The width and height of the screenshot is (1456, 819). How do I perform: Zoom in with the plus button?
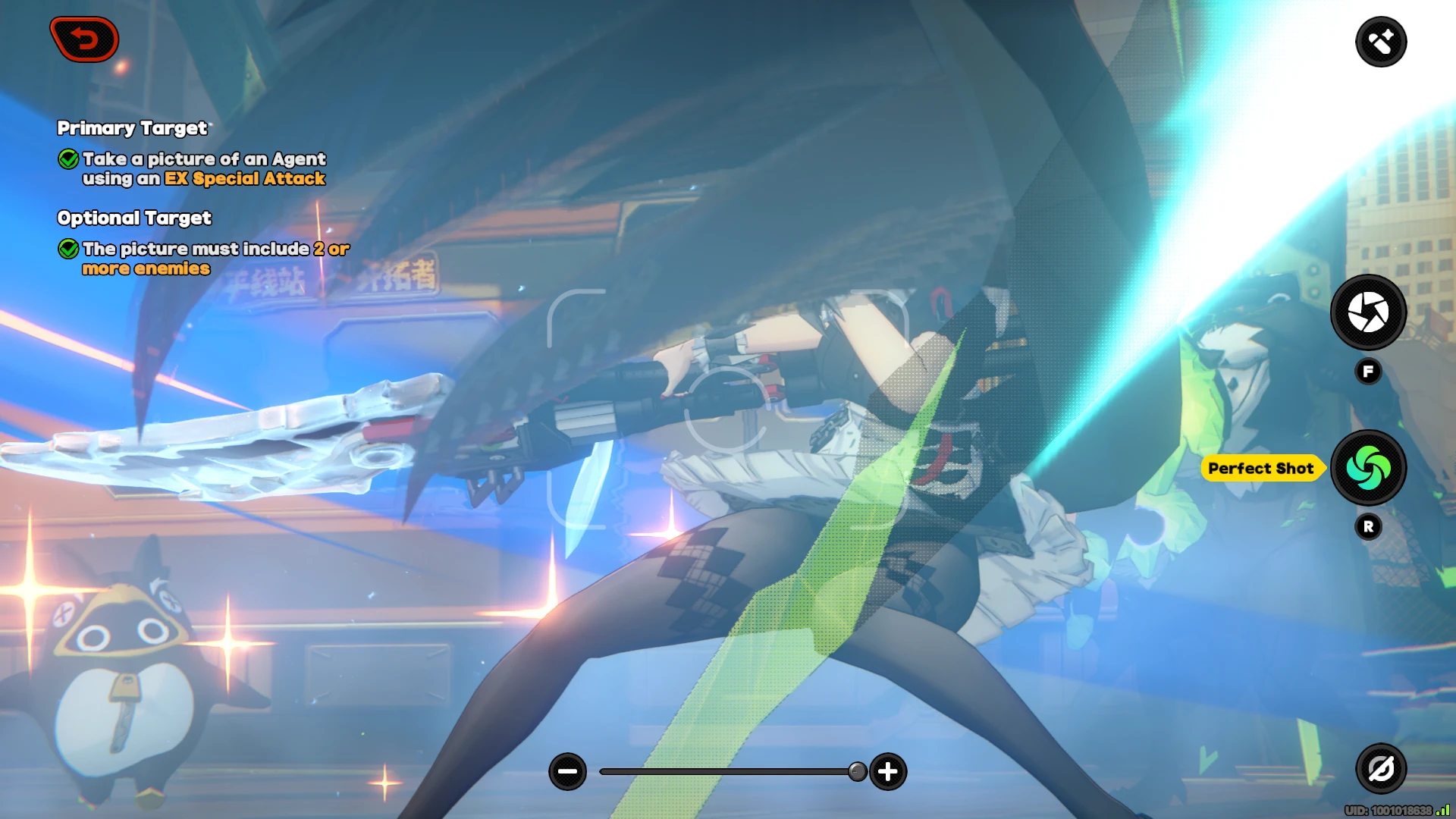[887, 770]
